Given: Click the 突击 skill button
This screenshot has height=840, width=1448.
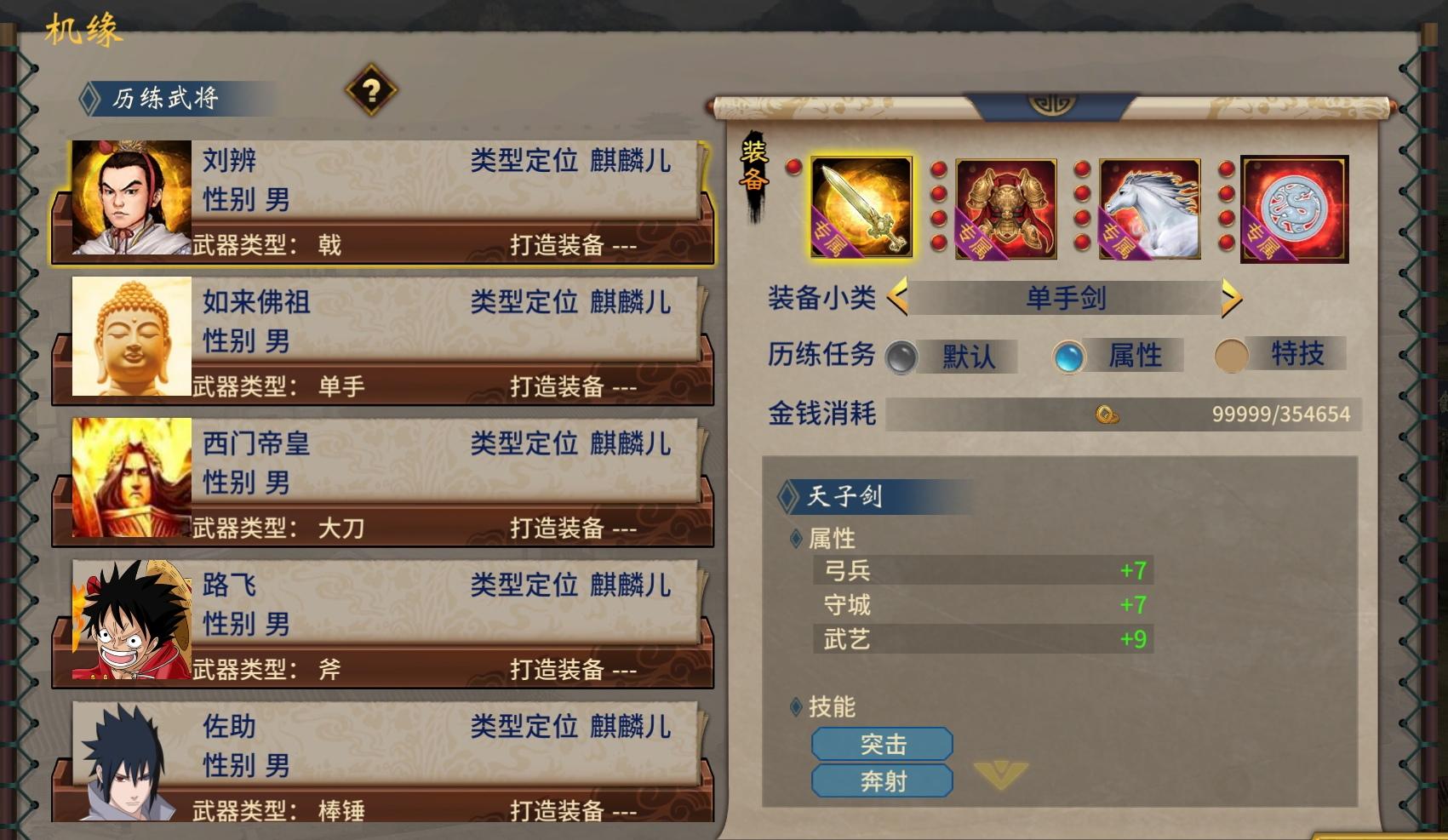Looking at the screenshot, I should [883, 744].
